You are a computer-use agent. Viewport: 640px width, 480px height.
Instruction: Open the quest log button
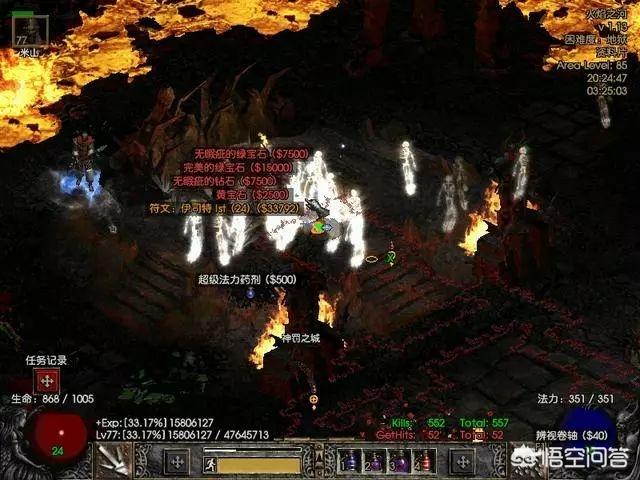click(44, 380)
